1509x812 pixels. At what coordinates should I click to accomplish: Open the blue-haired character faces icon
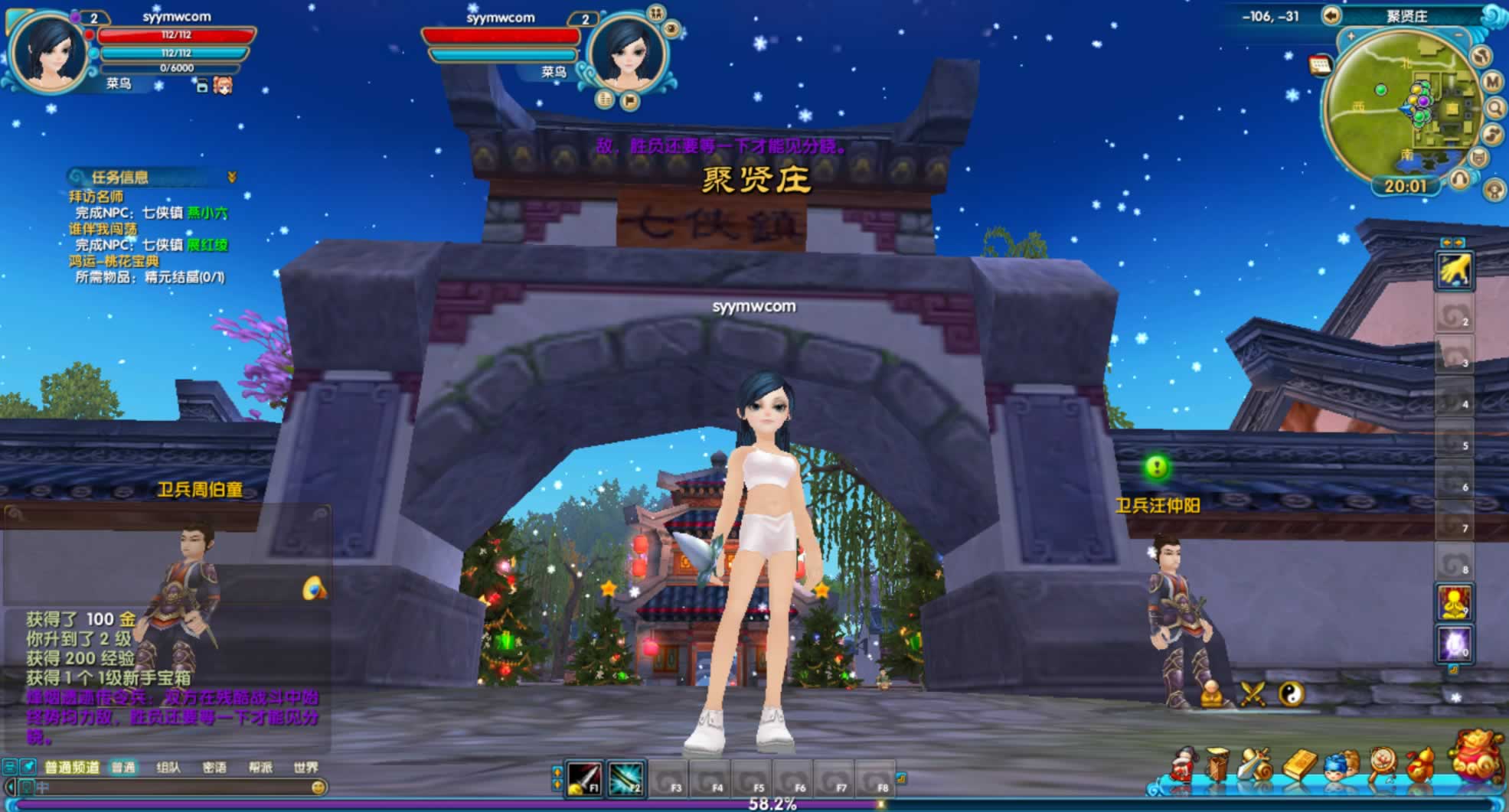coord(1341,765)
